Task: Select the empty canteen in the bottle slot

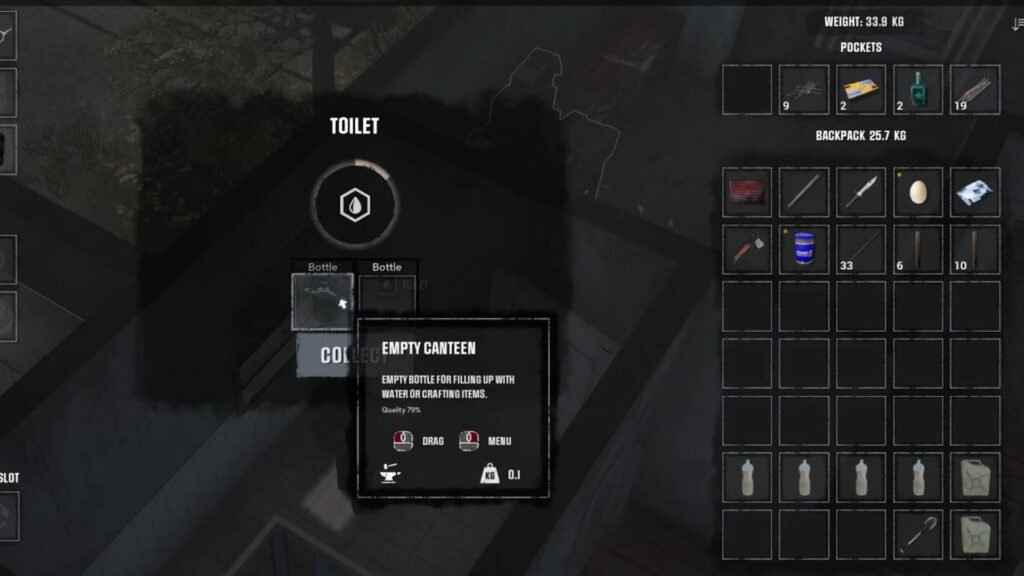Action: click(x=322, y=301)
